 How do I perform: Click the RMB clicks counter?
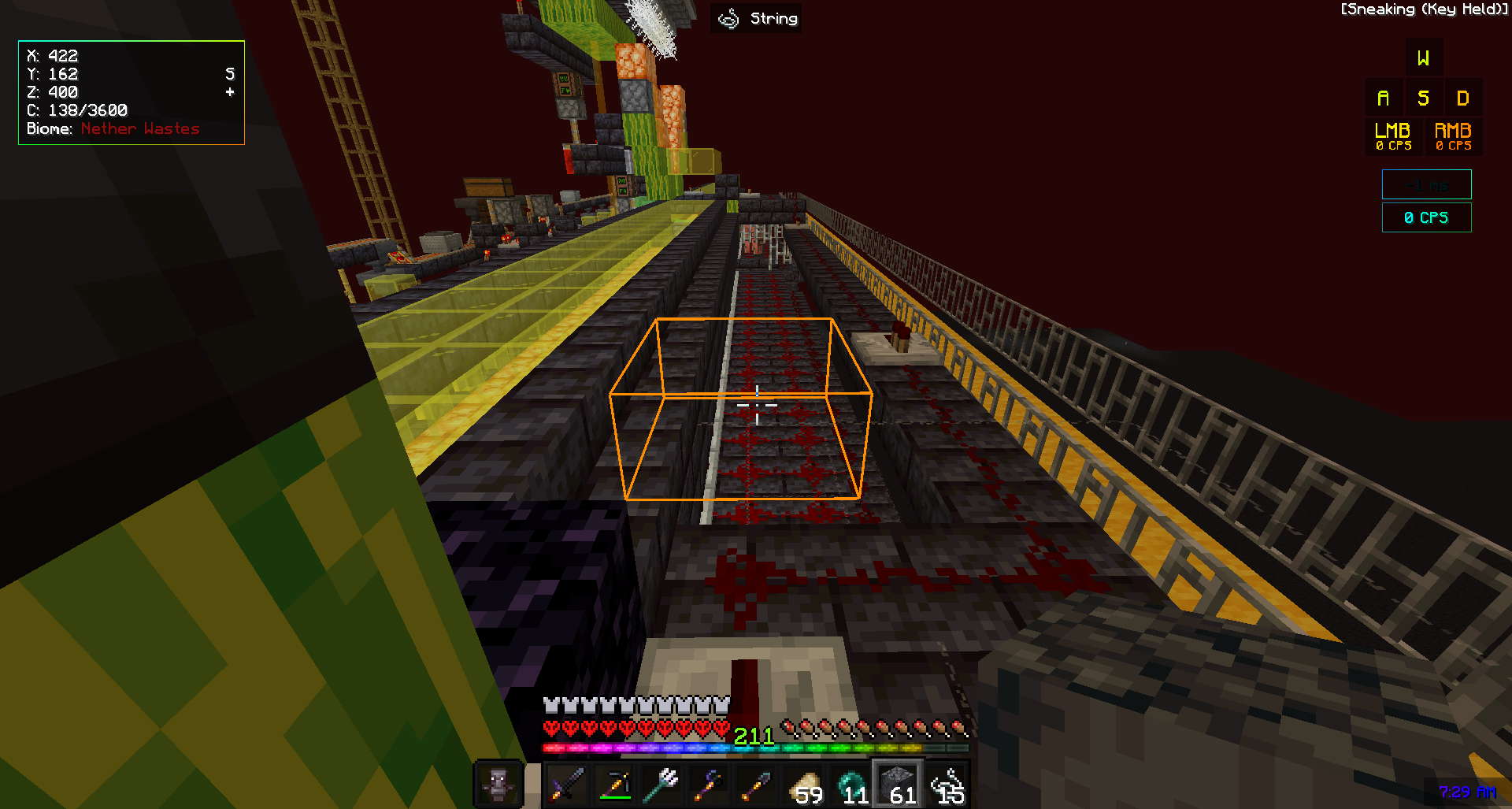[1451, 135]
